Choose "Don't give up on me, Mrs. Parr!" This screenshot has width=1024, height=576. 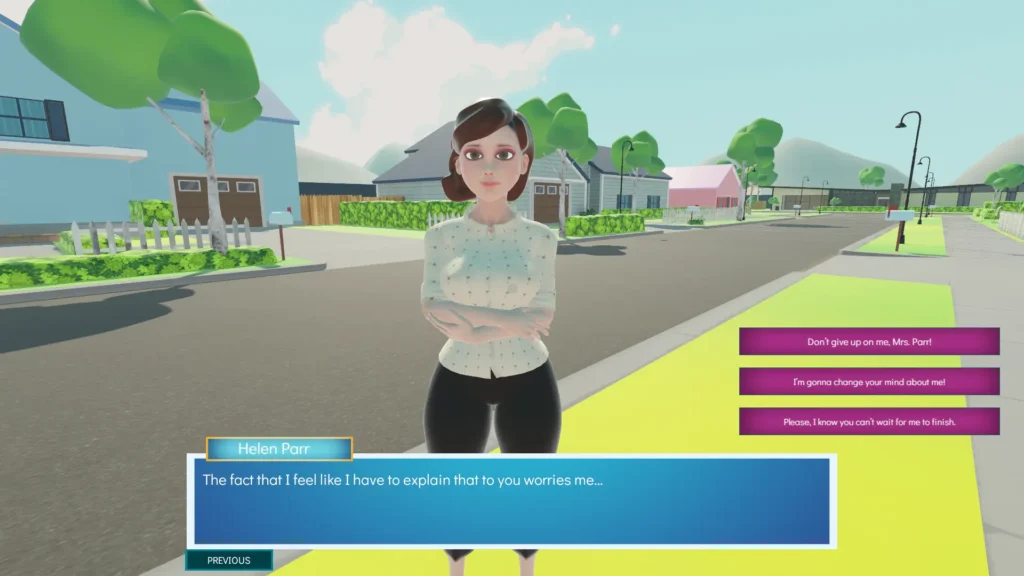tap(869, 342)
